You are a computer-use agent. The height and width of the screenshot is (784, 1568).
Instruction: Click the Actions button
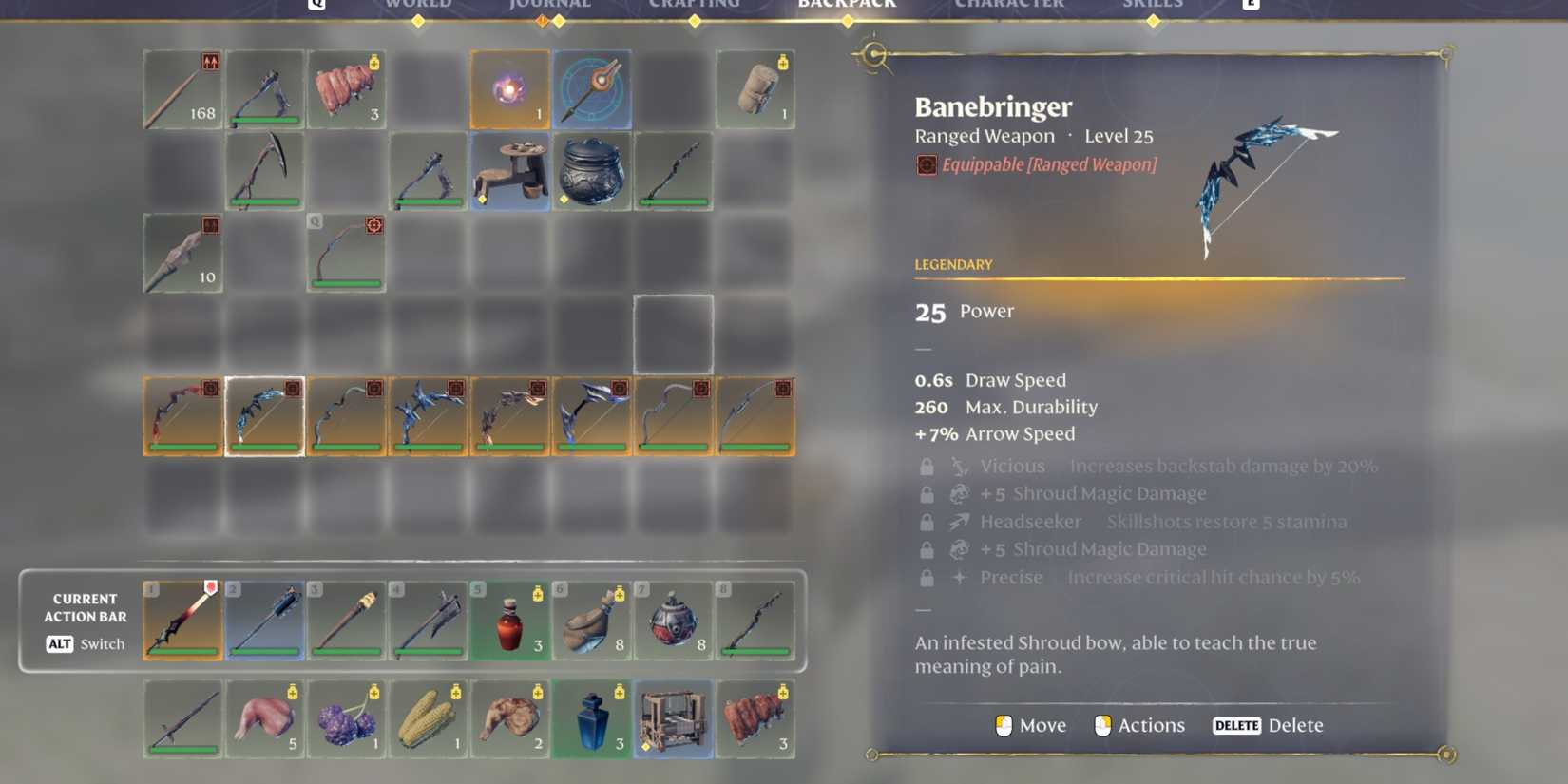1139,725
